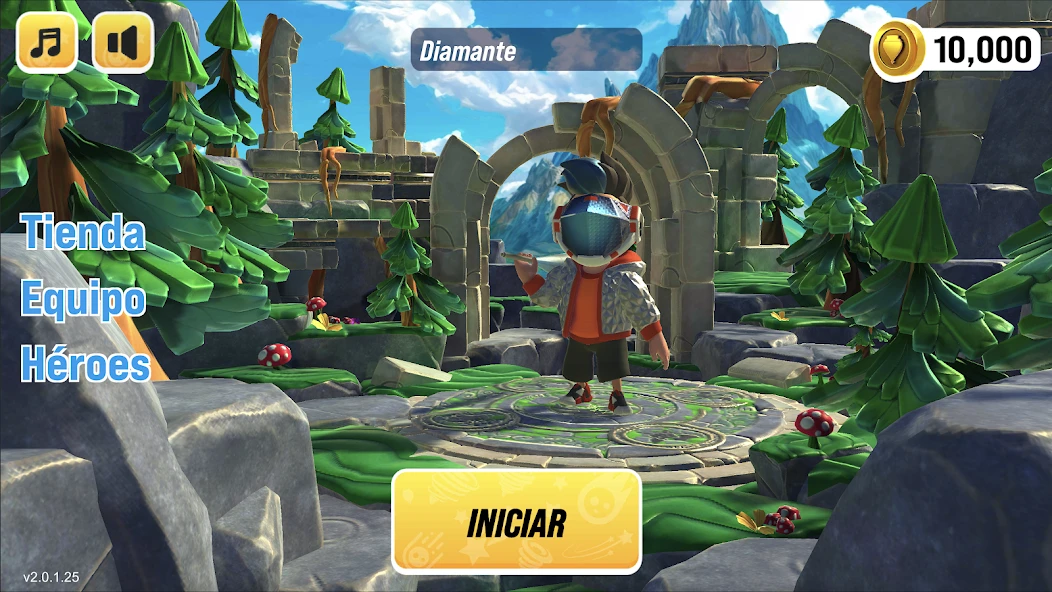Screen dimensions: 1052x592
Task: Open the Equipo menu
Action: (x=84, y=299)
